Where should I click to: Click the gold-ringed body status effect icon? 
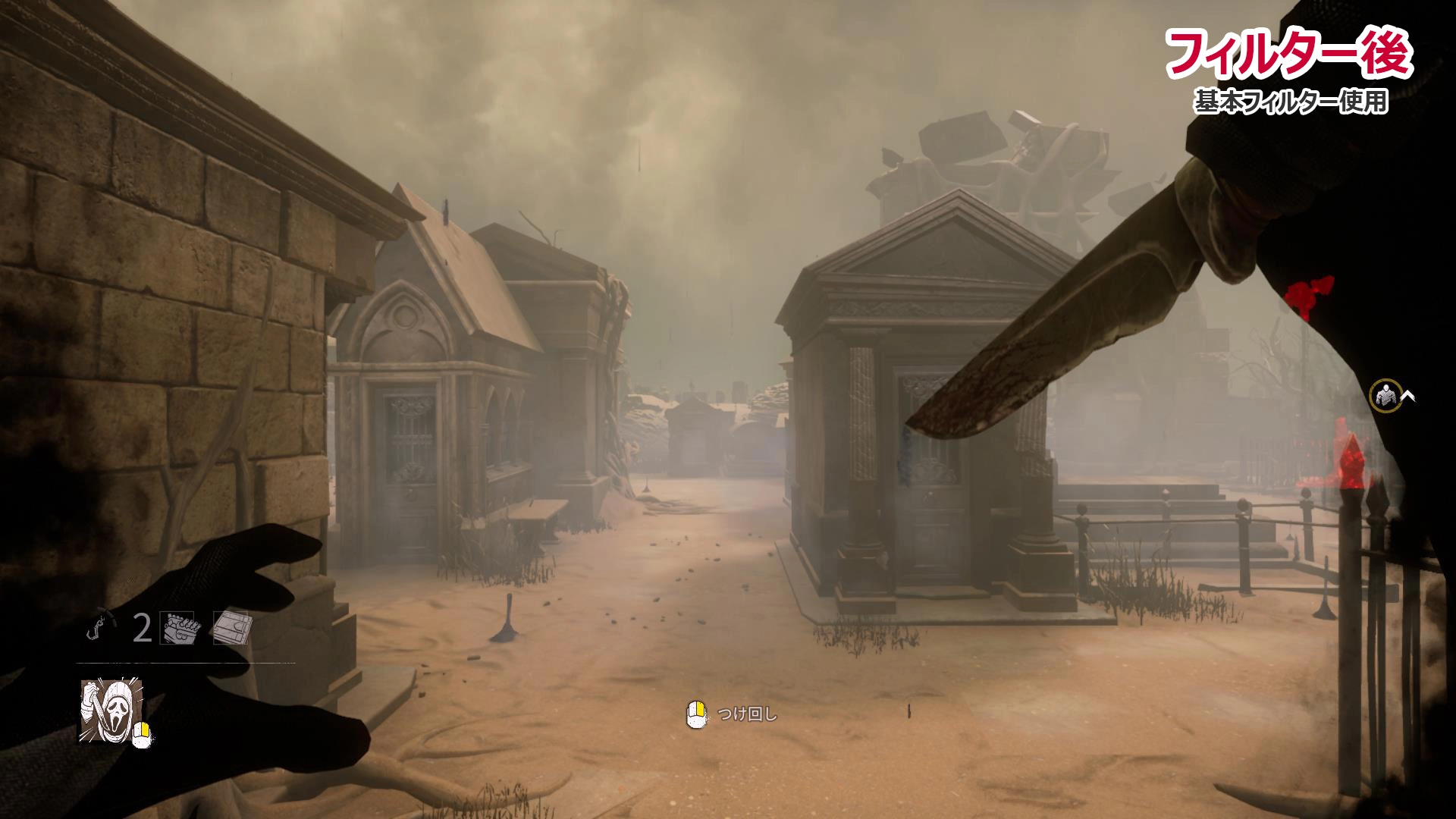(1385, 396)
